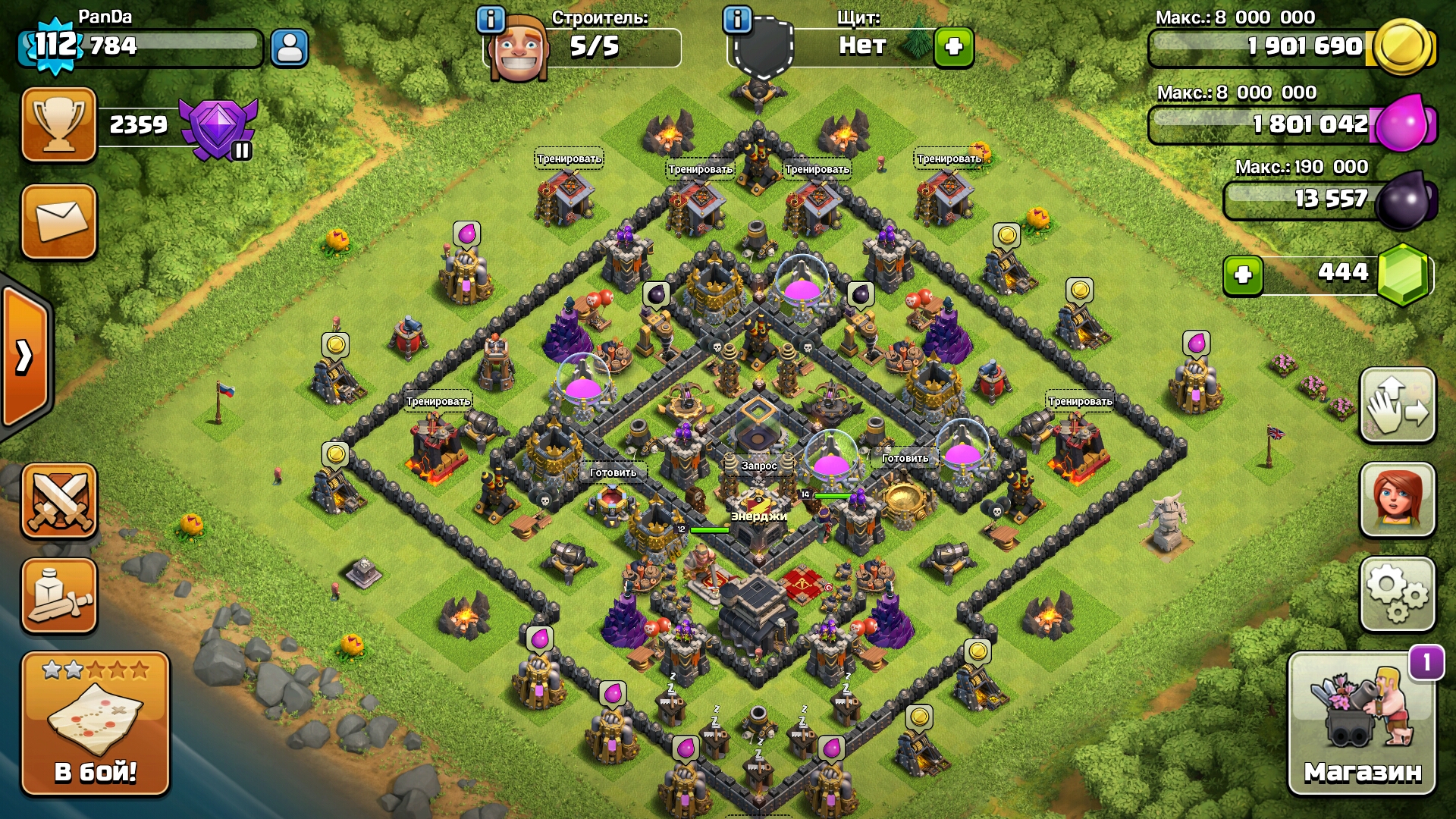
Task: View the player profile icon
Action: pyautogui.click(x=290, y=49)
